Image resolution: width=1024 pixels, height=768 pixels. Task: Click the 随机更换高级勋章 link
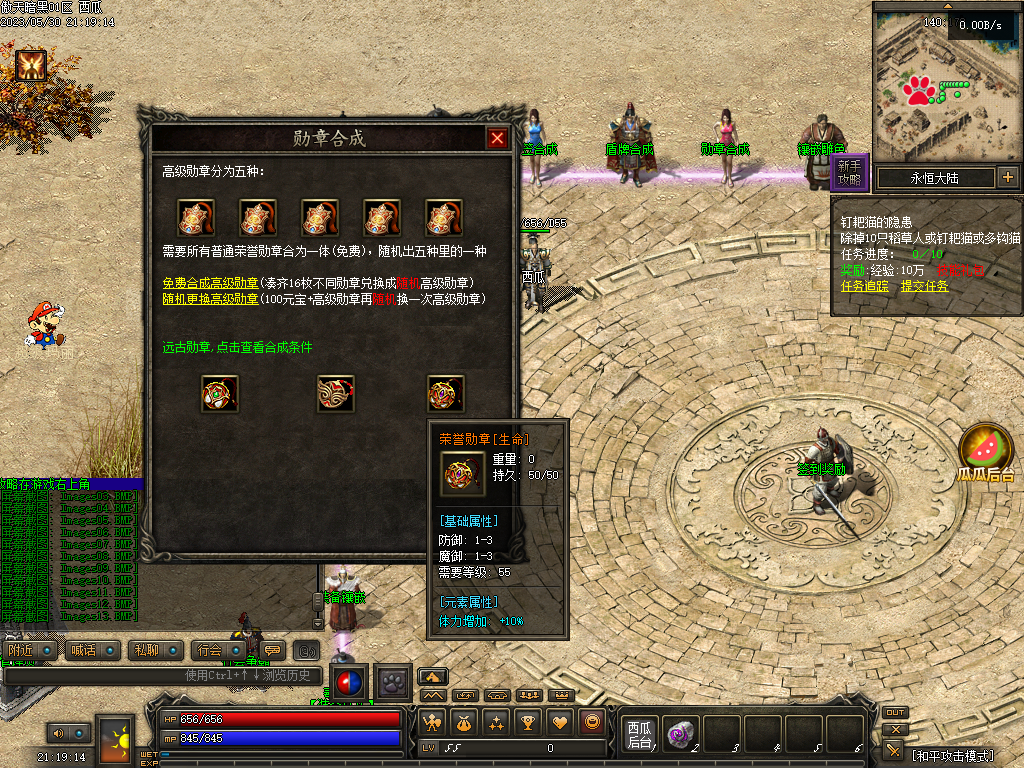pyautogui.click(x=210, y=299)
